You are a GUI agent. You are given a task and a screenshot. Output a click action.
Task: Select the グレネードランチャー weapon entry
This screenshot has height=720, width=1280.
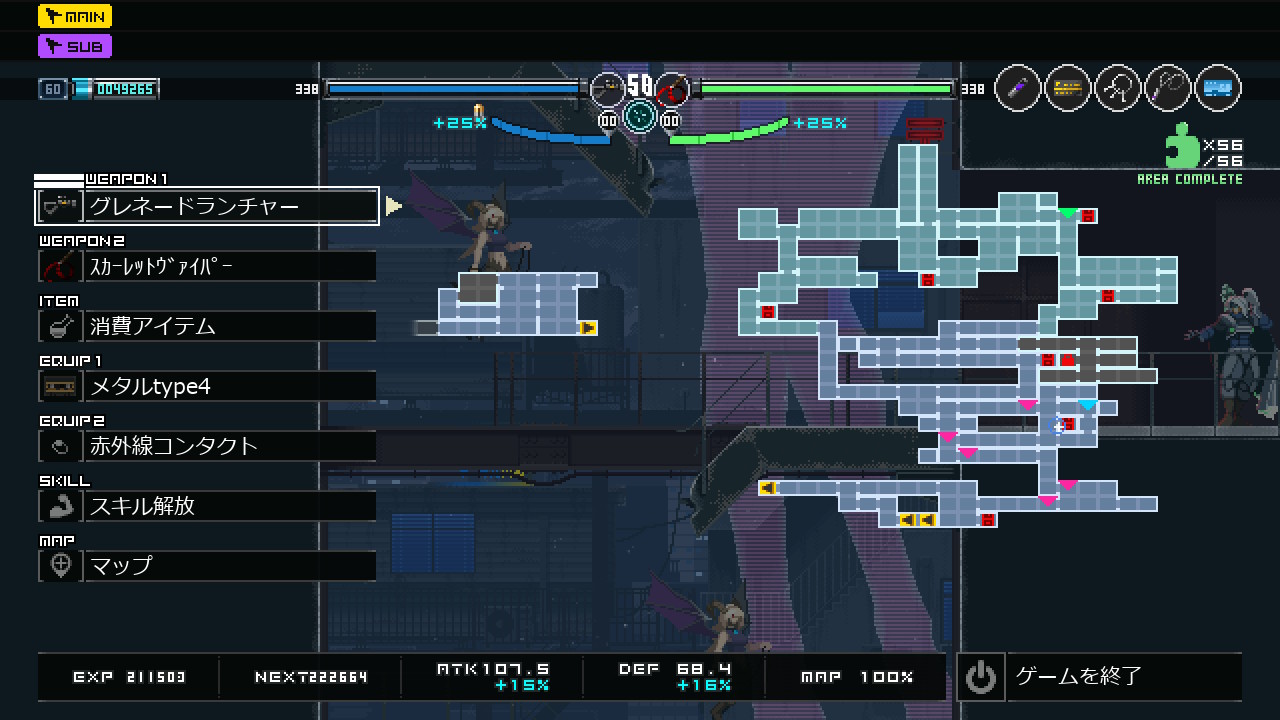point(207,206)
